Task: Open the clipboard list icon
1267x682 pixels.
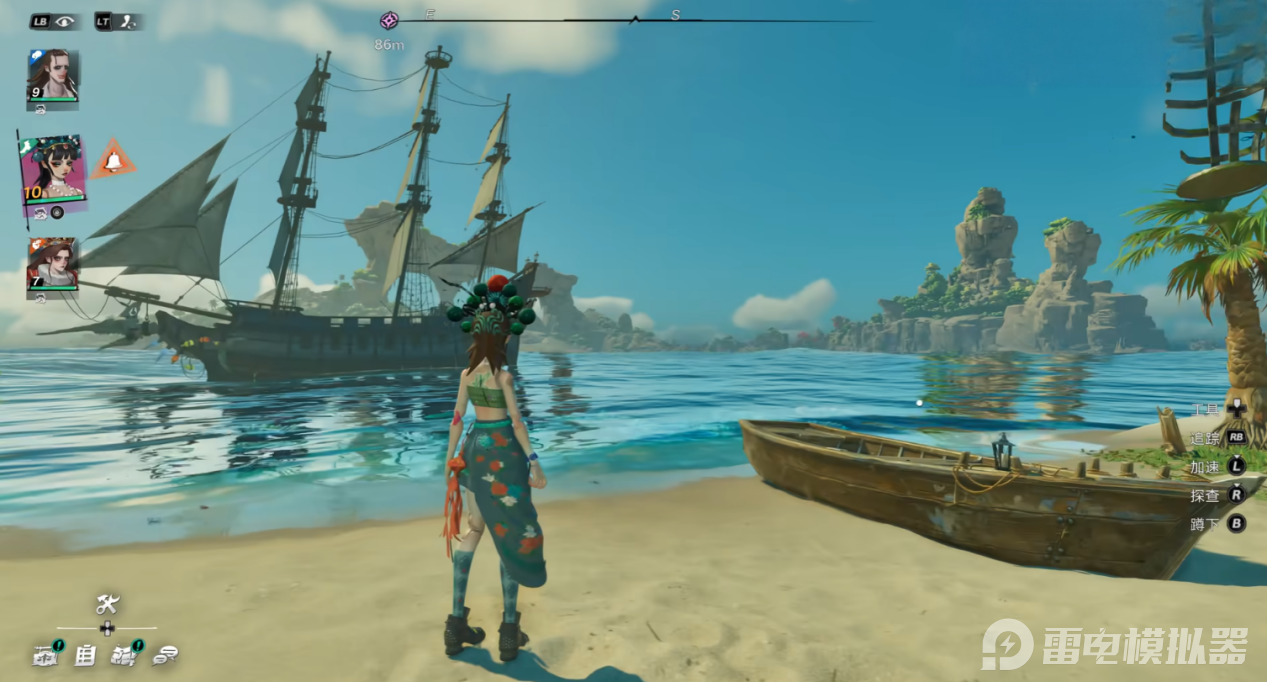Action: point(86,656)
